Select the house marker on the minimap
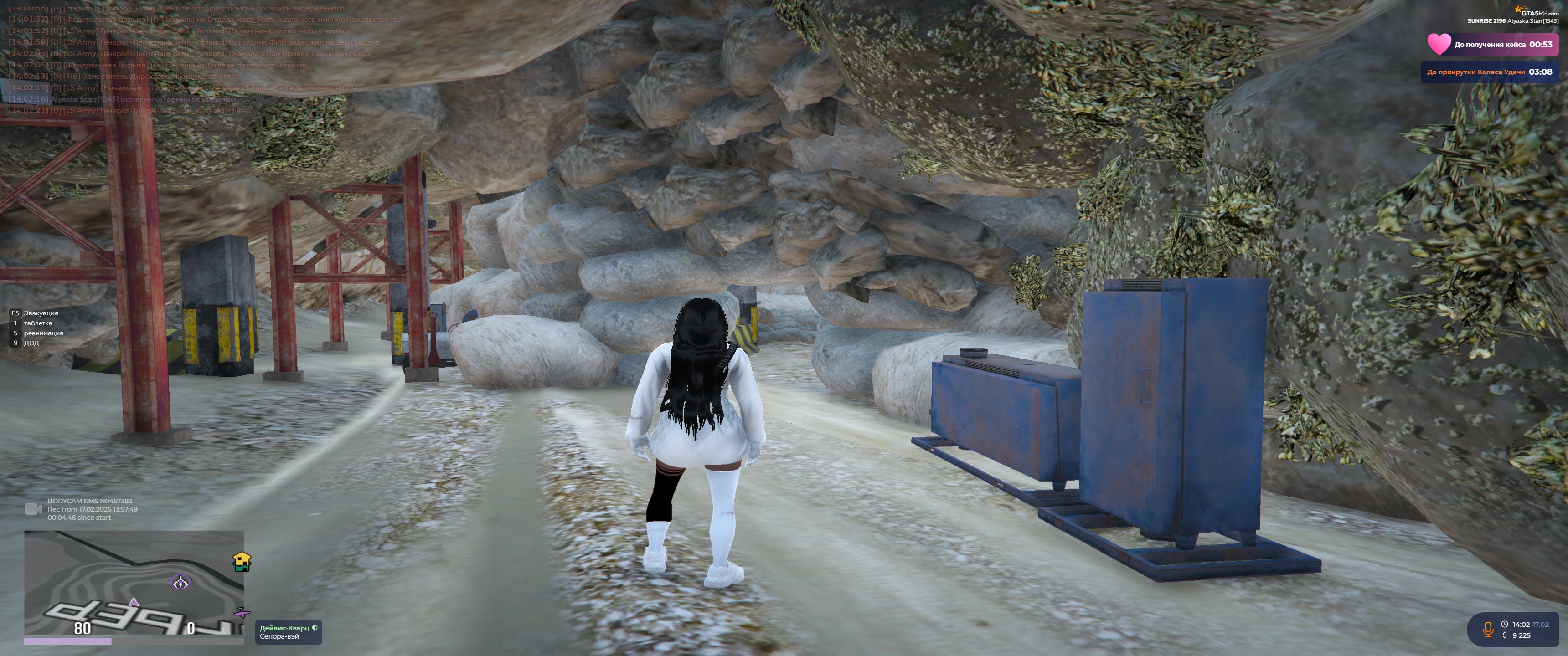 point(242,562)
